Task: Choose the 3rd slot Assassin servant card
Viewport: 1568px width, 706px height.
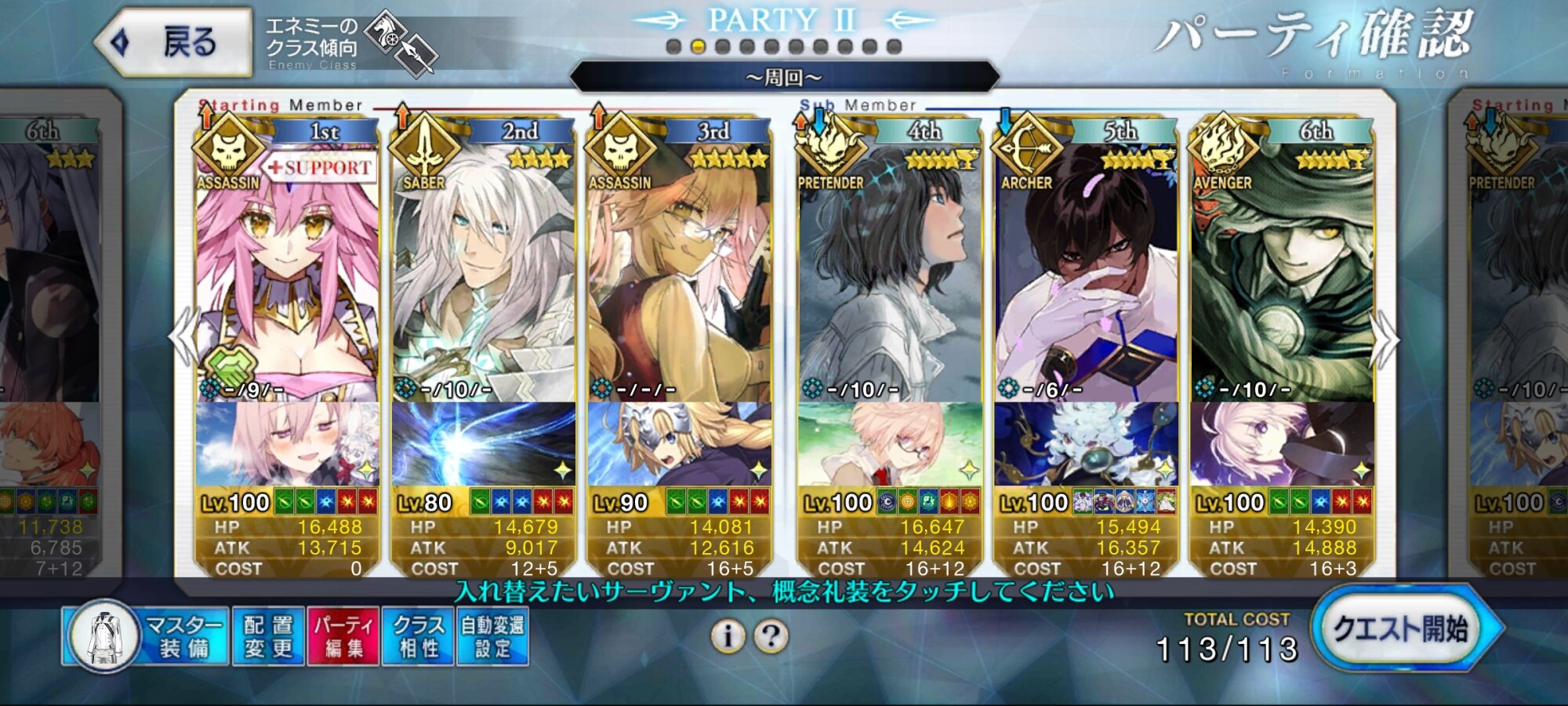Action: [x=679, y=275]
